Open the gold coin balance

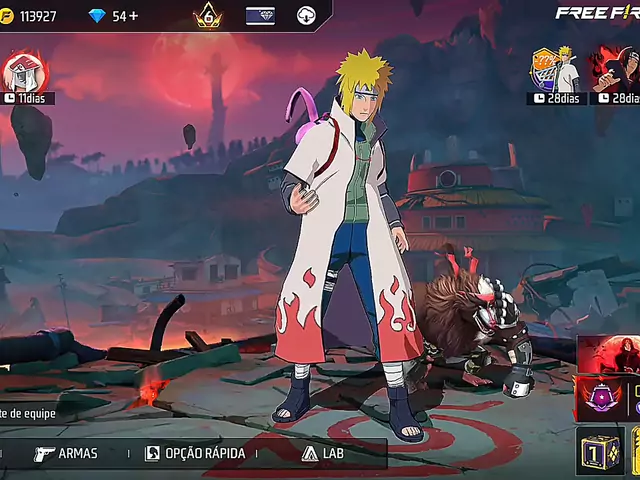click(30, 16)
